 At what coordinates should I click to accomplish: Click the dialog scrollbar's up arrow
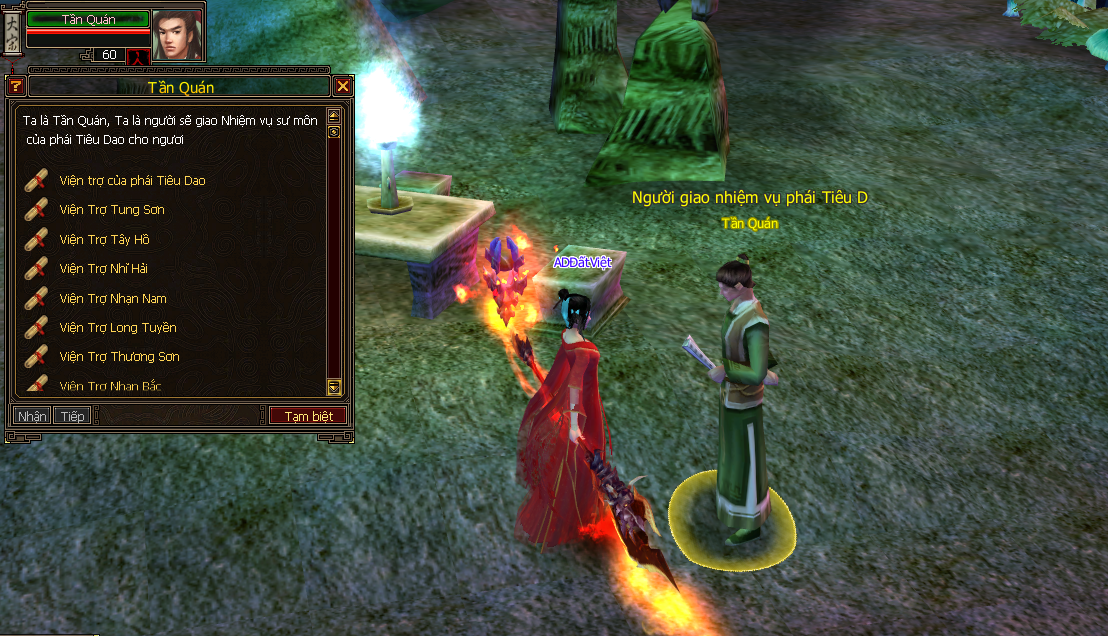334,116
